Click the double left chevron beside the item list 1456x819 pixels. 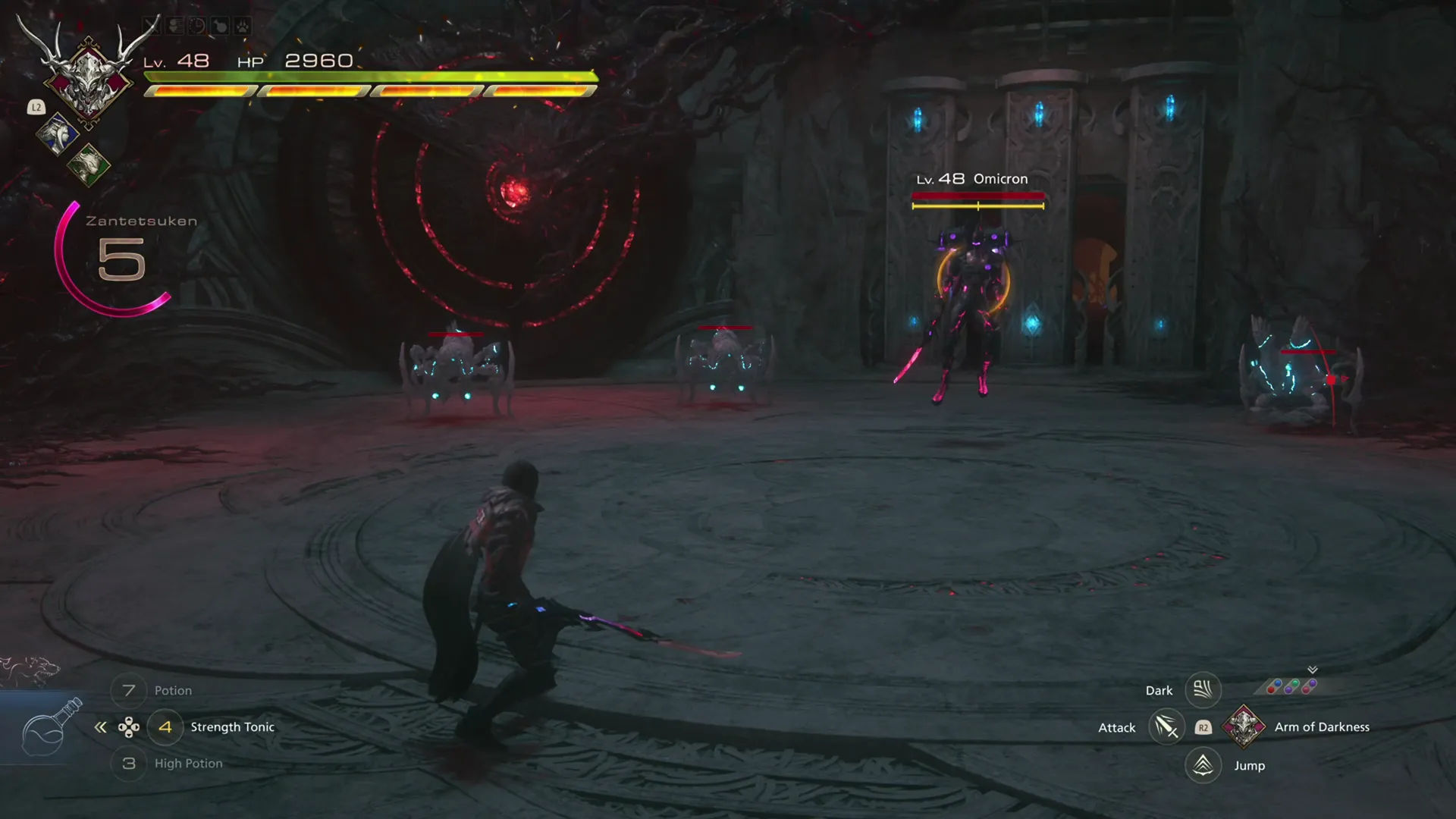coord(101,726)
